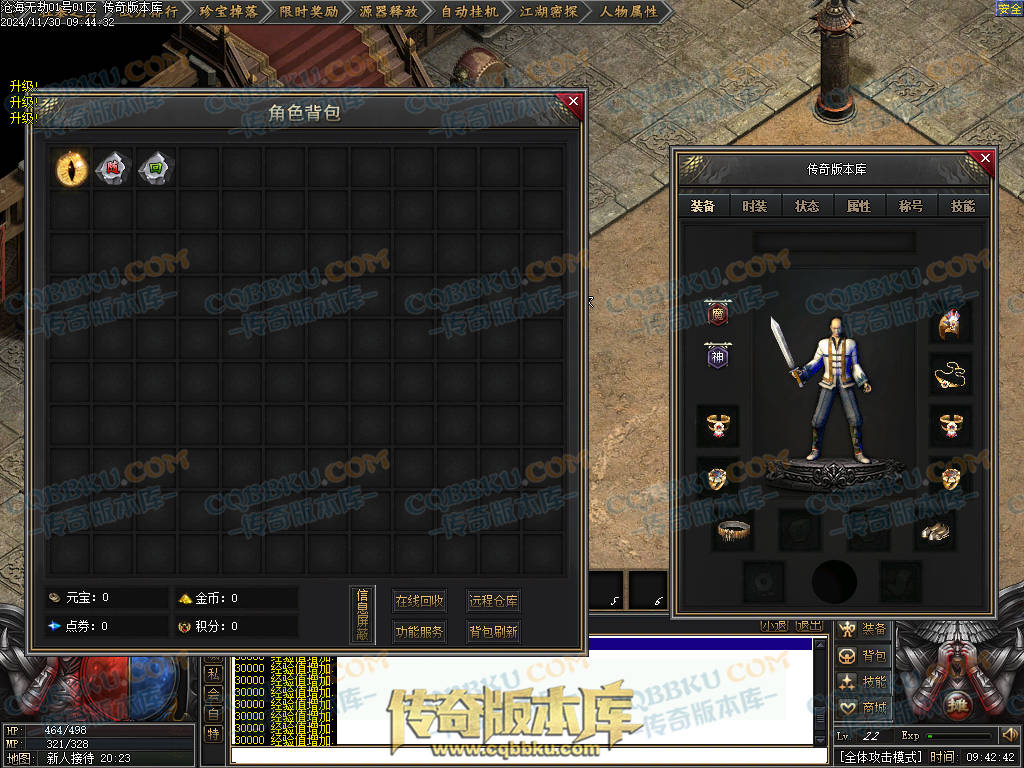The image size is (1024, 768).
Task: Open 人物属性 character attributes top menu
Action: pos(629,12)
